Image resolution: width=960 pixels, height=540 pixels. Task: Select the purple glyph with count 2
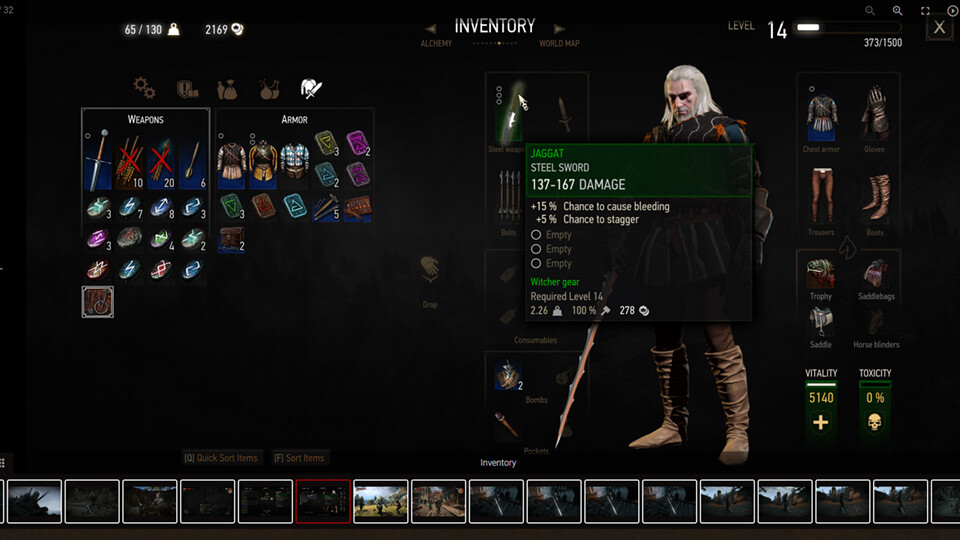[x=357, y=143]
